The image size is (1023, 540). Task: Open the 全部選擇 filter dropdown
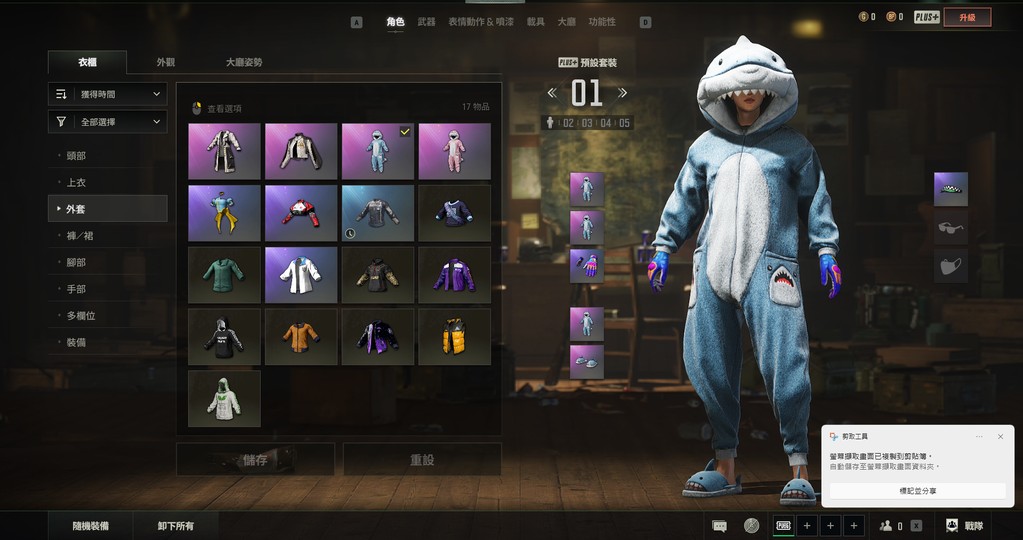click(107, 122)
